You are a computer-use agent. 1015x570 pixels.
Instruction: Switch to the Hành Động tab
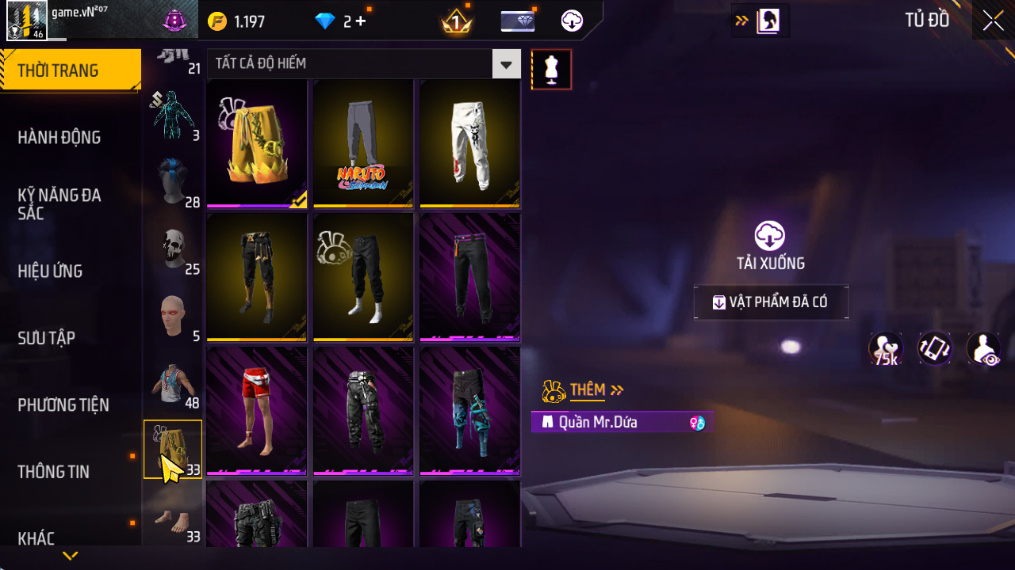[x=60, y=137]
